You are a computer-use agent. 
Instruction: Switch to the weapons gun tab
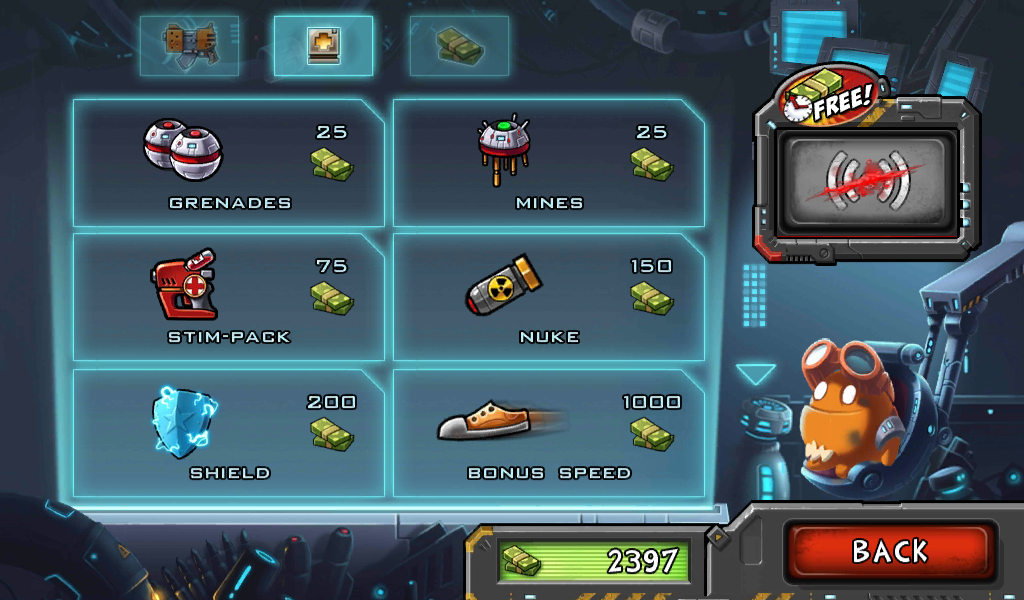pyautogui.click(x=190, y=46)
